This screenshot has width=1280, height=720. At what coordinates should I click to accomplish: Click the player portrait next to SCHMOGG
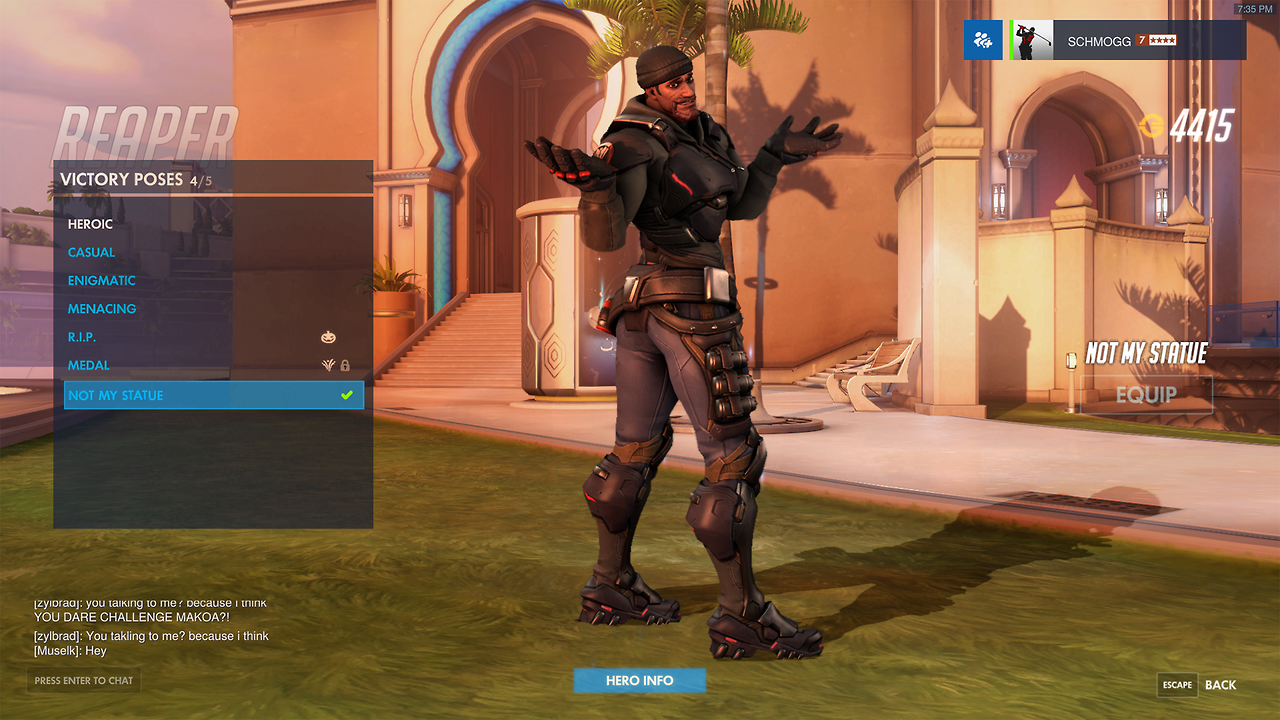point(1033,40)
